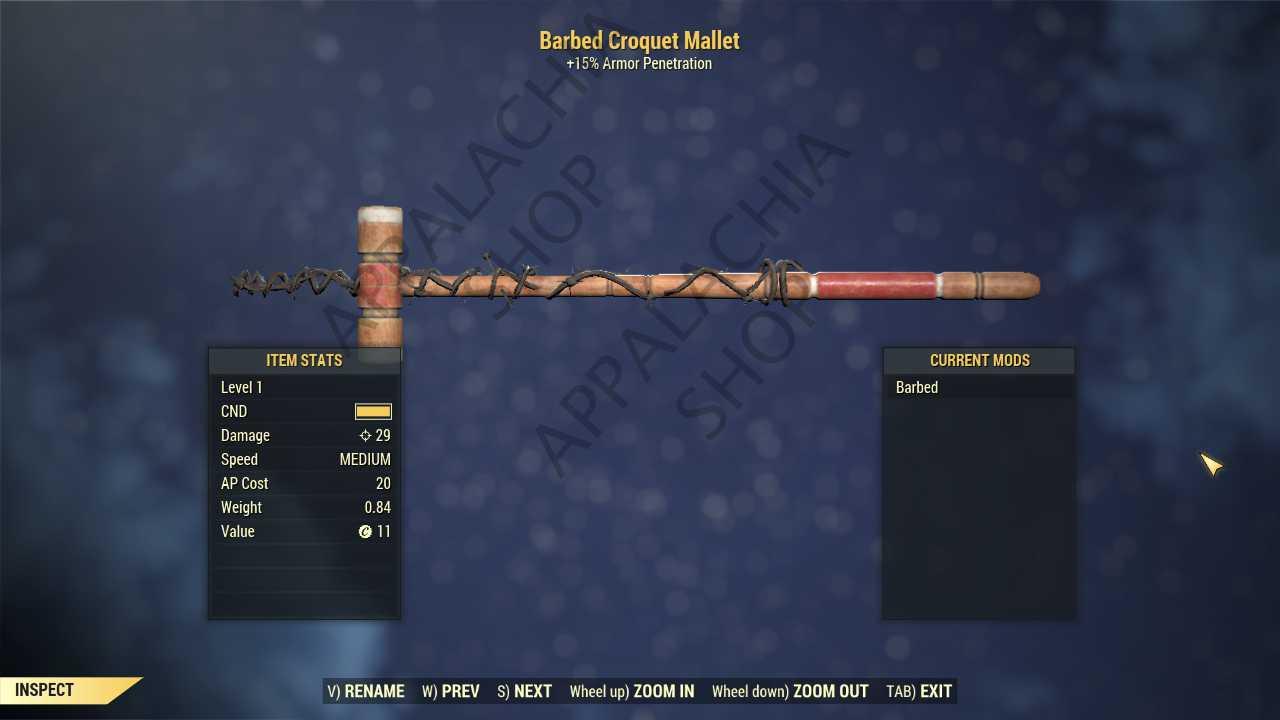Image resolution: width=1280 pixels, height=720 pixels.
Task: Click the Zoom In button
Action: click(x=632, y=691)
